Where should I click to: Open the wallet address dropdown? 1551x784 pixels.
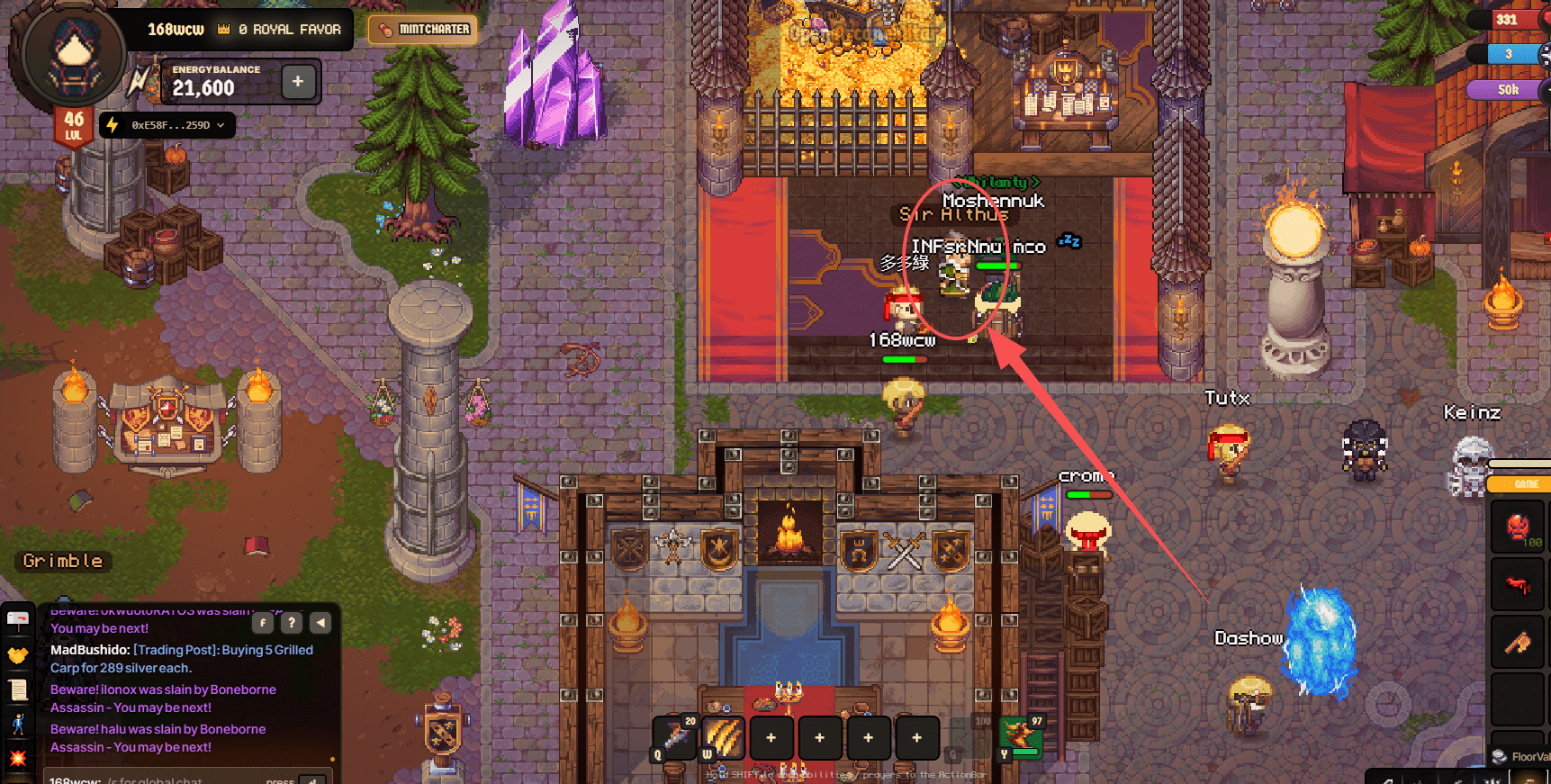pos(168,125)
